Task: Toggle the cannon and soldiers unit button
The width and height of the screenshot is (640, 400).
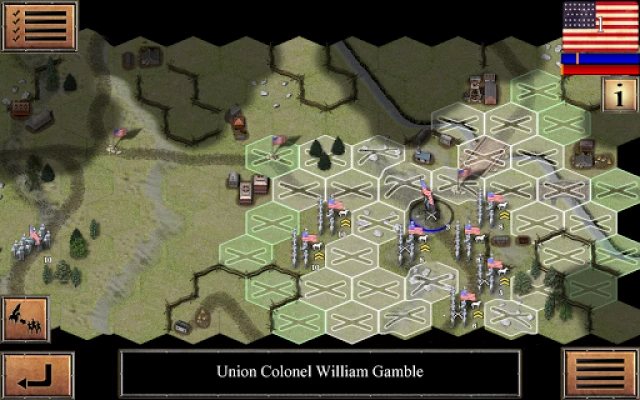Action: 25,319
